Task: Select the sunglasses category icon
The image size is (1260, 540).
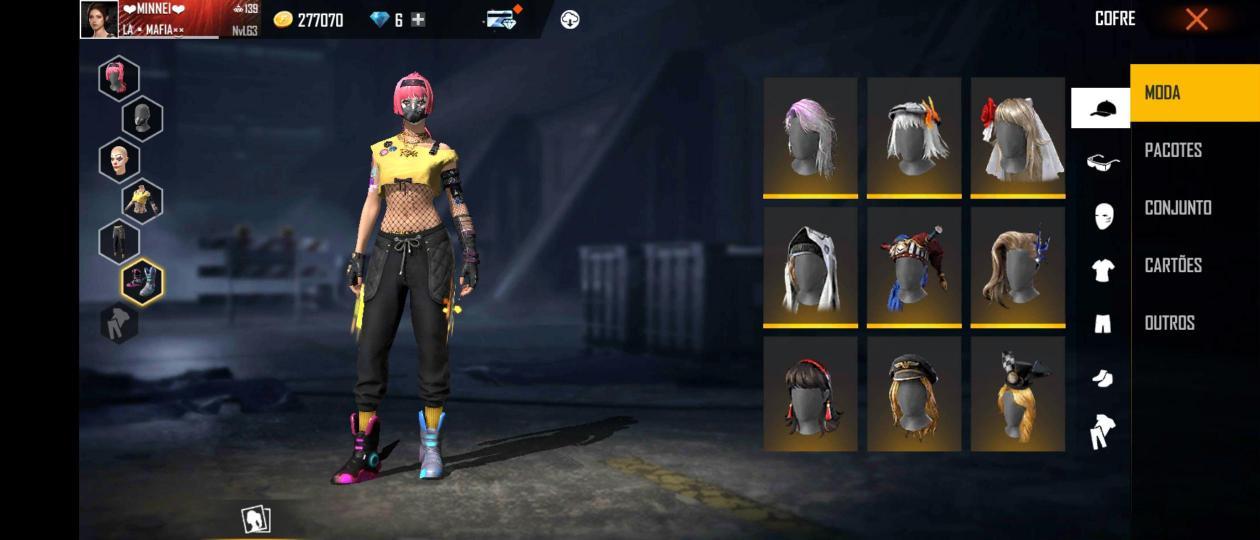Action: 1102,162
